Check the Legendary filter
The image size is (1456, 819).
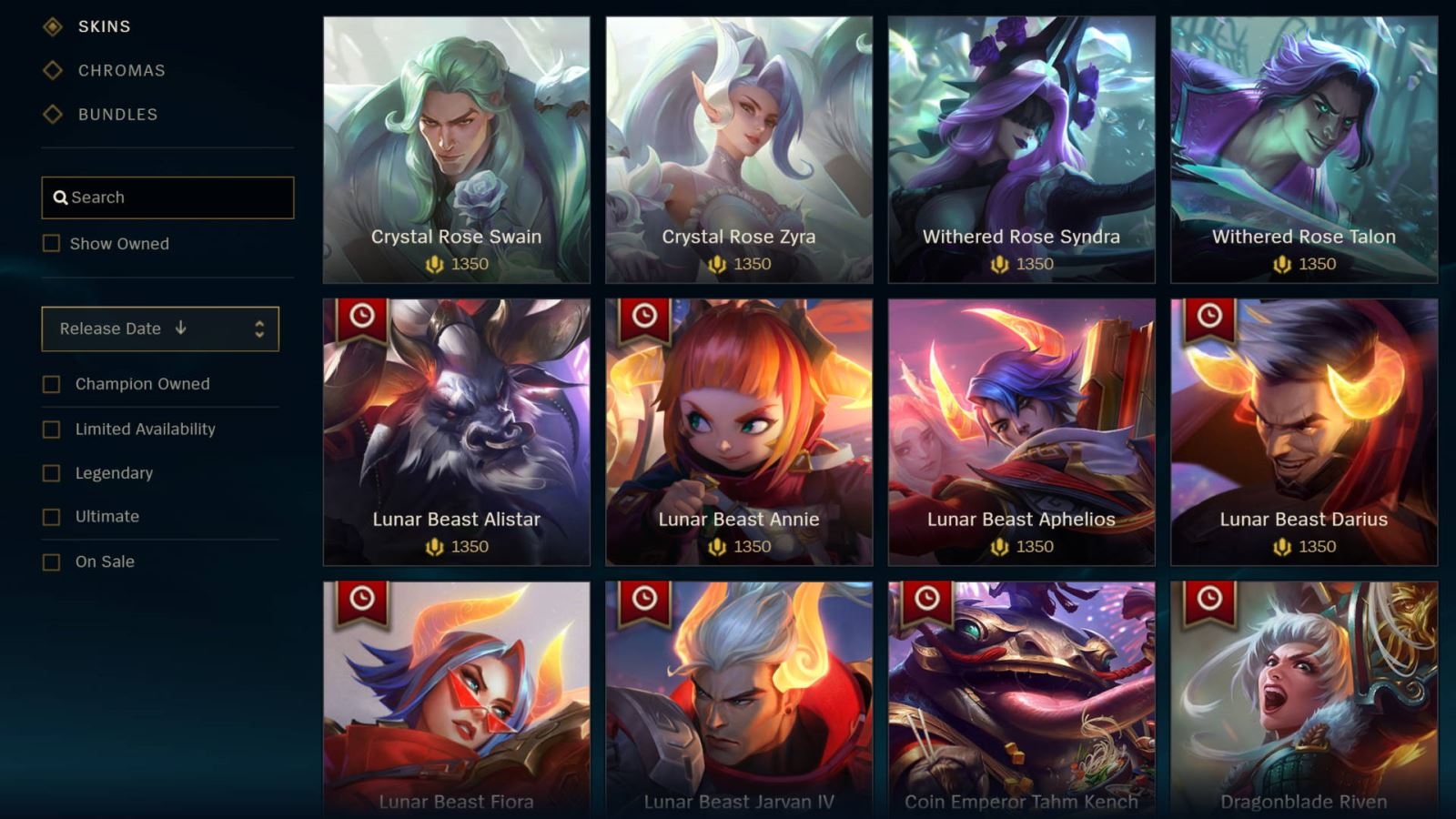coord(50,472)
